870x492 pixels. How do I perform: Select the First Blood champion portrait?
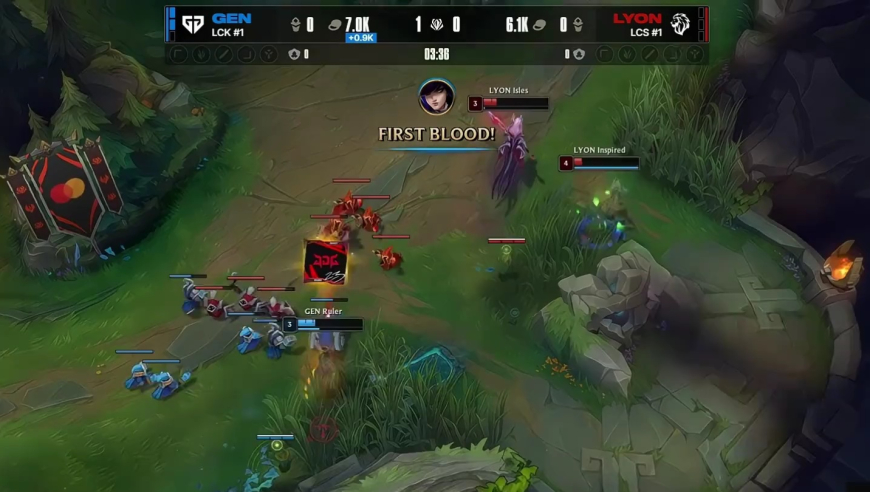coord(436,97)
